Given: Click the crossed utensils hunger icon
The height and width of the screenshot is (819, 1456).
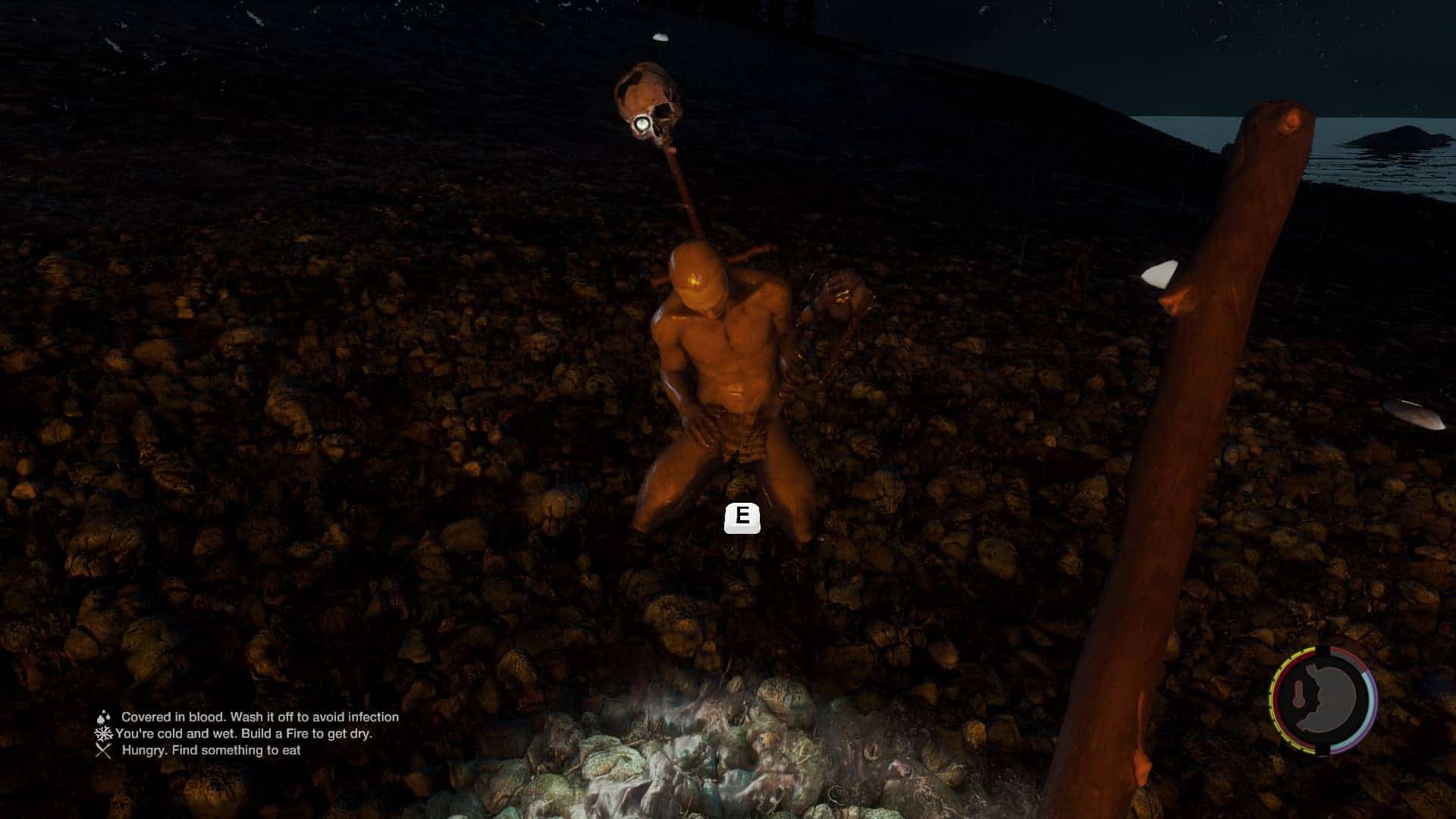Looking at the screenshot, I should click(103, 750).
